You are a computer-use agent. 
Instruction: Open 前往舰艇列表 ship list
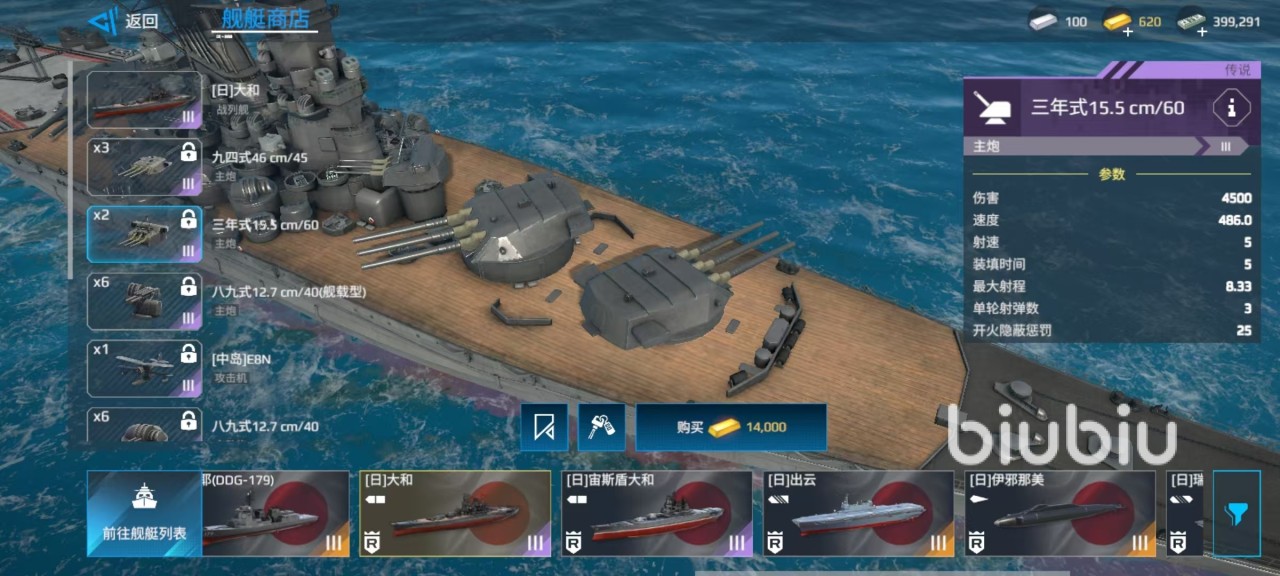(144, 513)
